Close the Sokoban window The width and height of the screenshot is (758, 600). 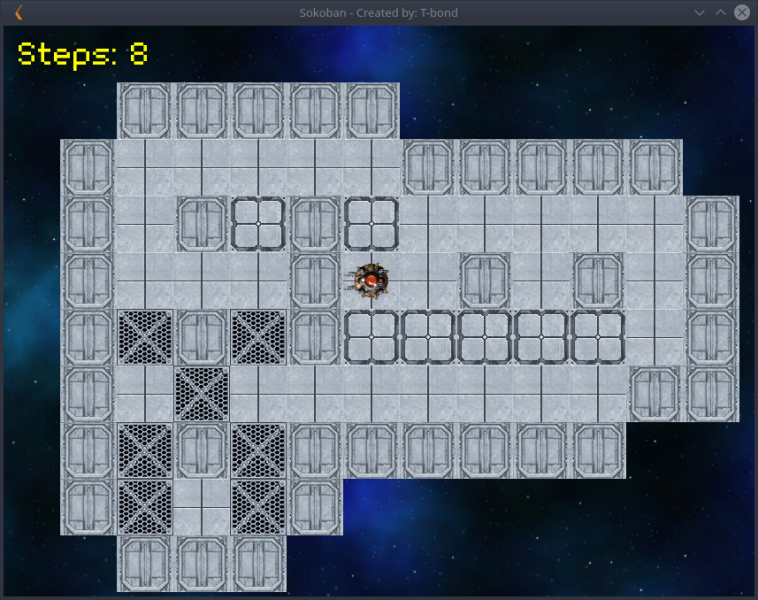(742, 13)
